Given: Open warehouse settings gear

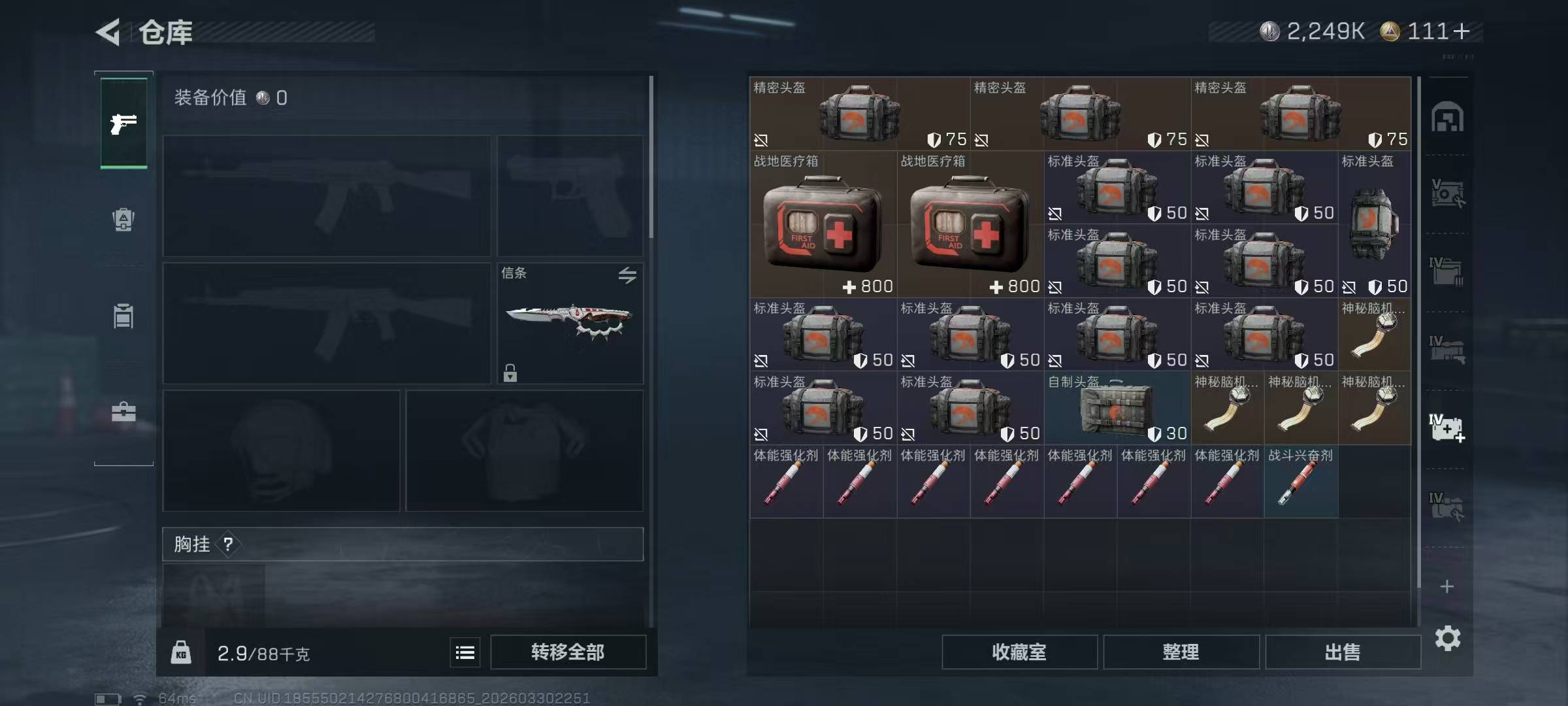Looking at the screenshot, I should coord(1447,638).
